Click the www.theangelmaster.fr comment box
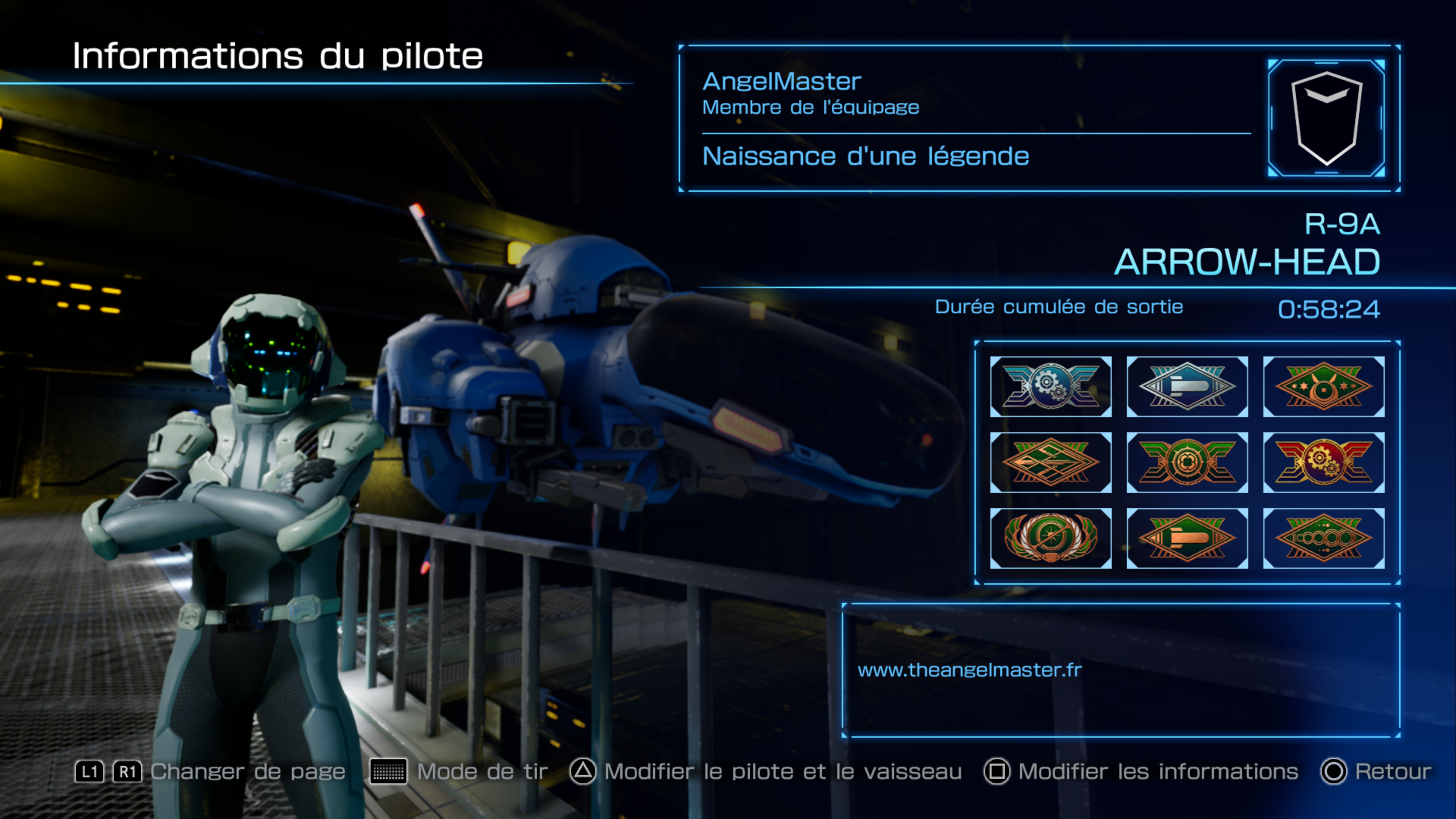The height and width of the screenshot is (819, 1456). [1121, 670]
